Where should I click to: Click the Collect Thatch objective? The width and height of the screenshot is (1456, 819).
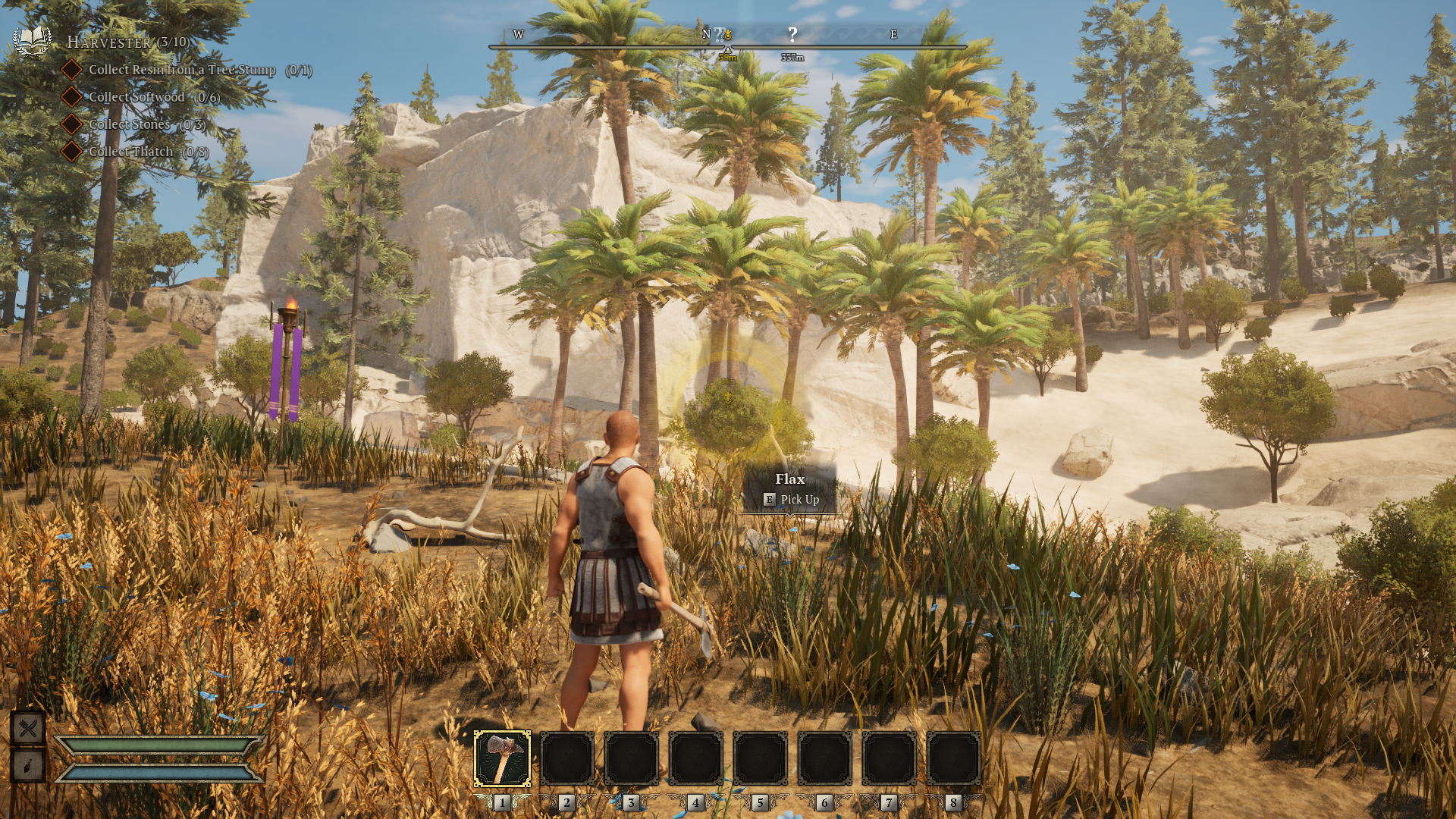pyautogui.click(x=149, y=152)
